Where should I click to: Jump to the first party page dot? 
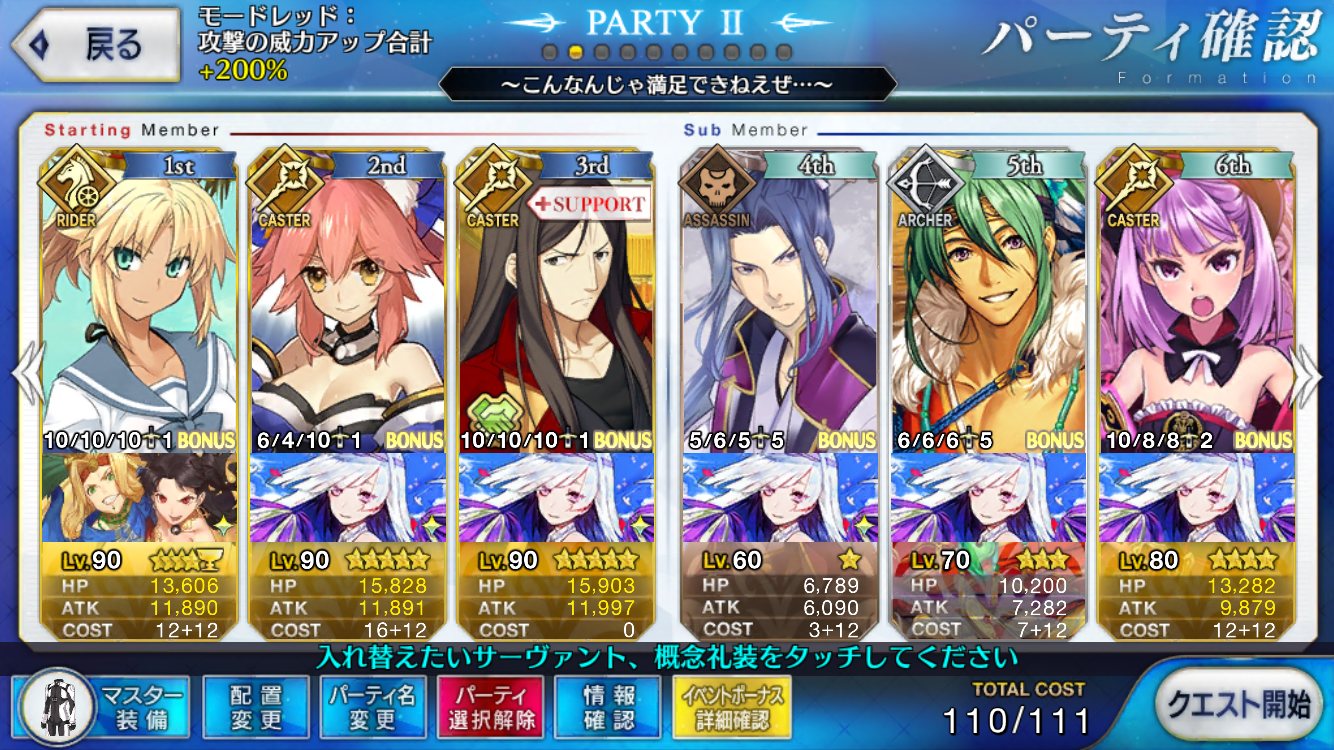pyautogui.click(x=549, y=52)
